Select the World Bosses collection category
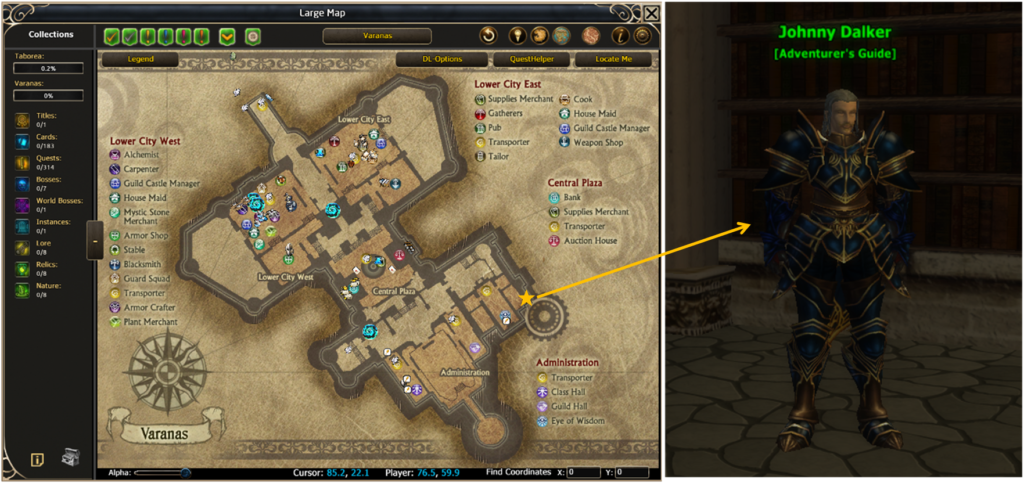 pos(24,205)
